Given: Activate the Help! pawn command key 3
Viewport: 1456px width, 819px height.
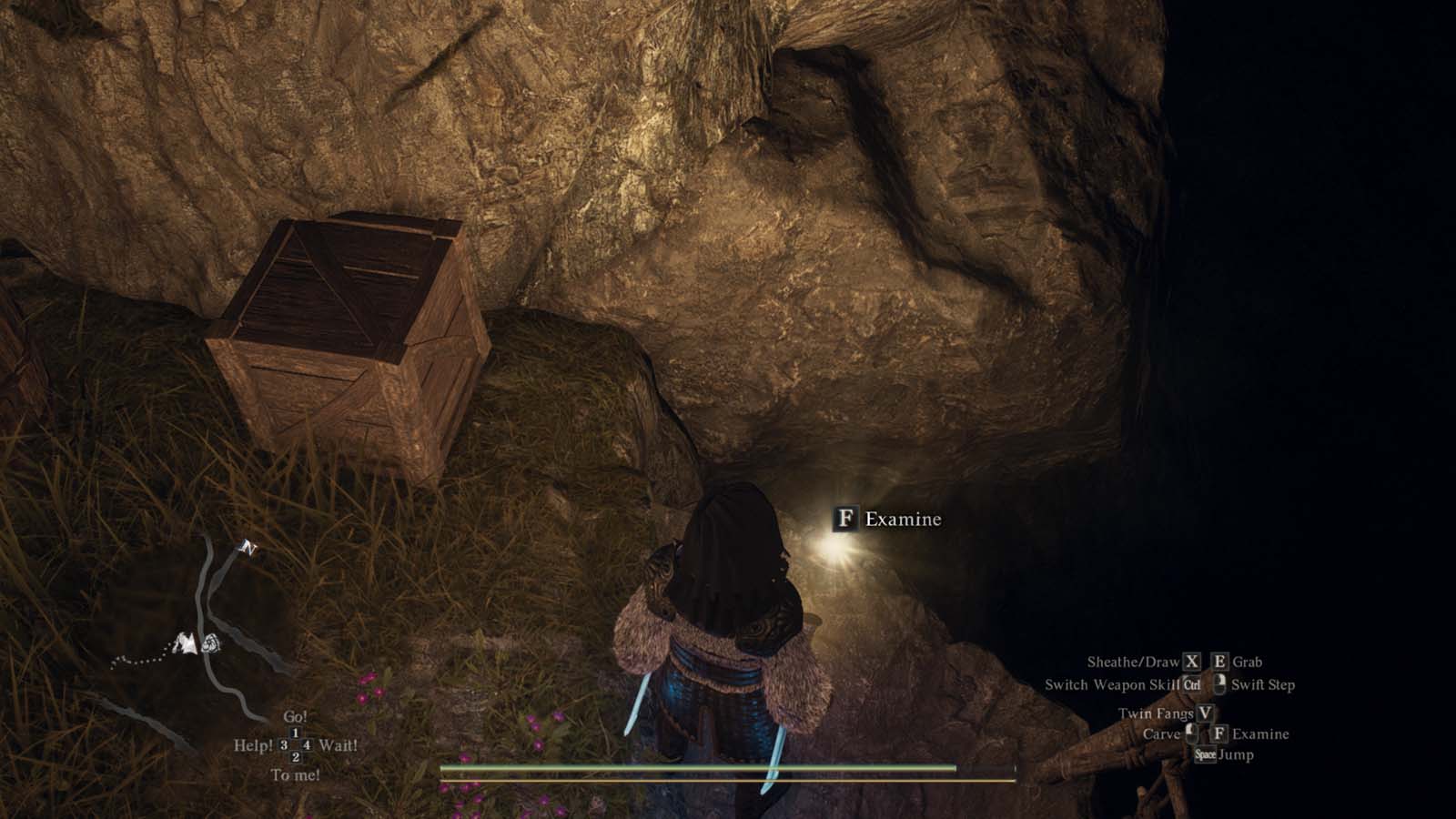Looking at the screenshot, I should coord(282,744).
